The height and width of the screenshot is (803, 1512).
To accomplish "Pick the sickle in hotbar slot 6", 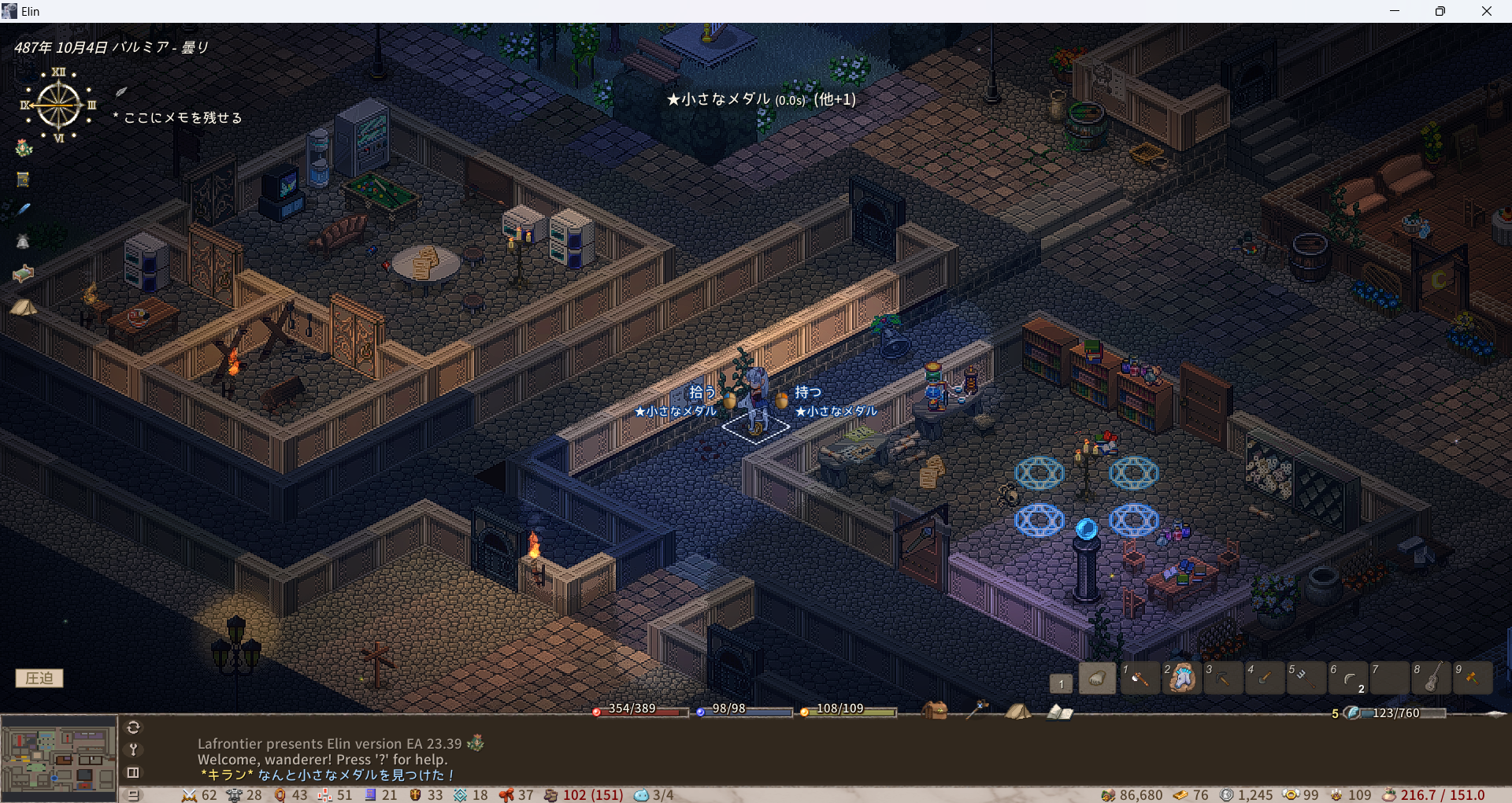I will (1348, 678).
